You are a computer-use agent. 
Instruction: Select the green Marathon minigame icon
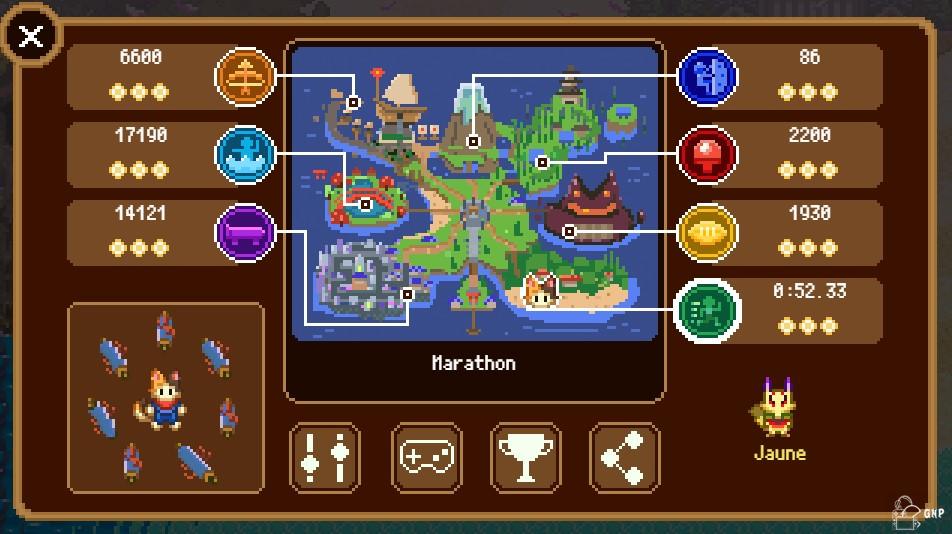click(x=708, y=310)
